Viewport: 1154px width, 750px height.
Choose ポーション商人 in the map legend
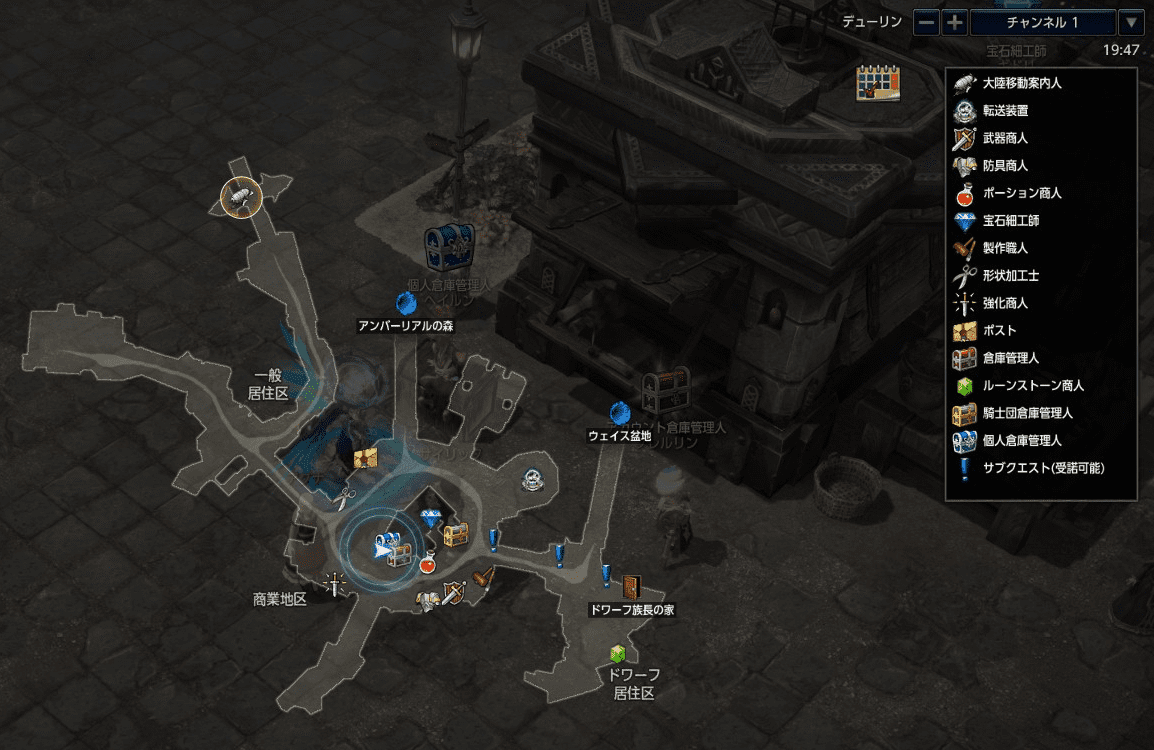pos(1022,193)
